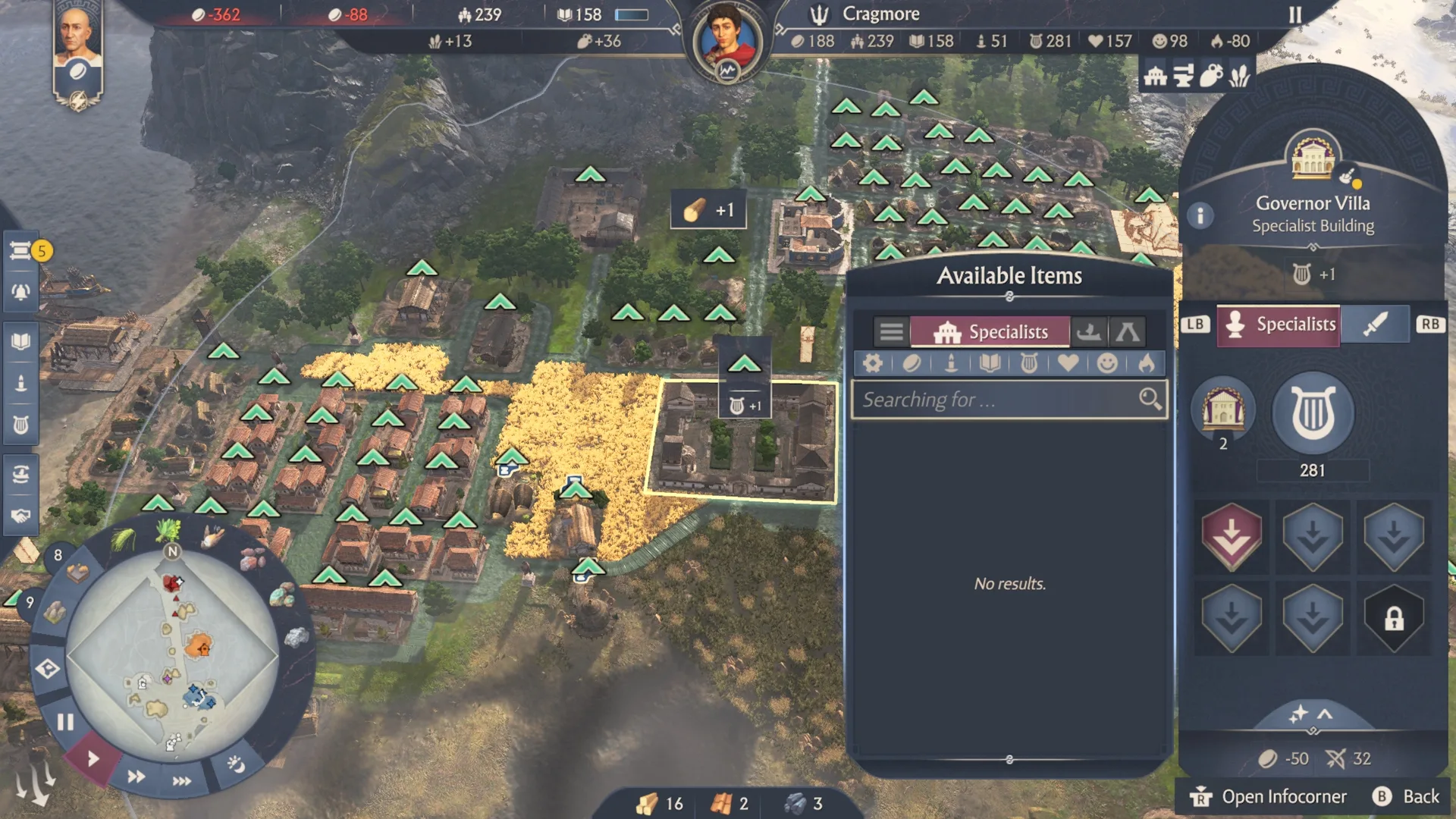Filter items by the smiley face icon
This screenshot has height=819, width=1456.
coord(1107,364)
